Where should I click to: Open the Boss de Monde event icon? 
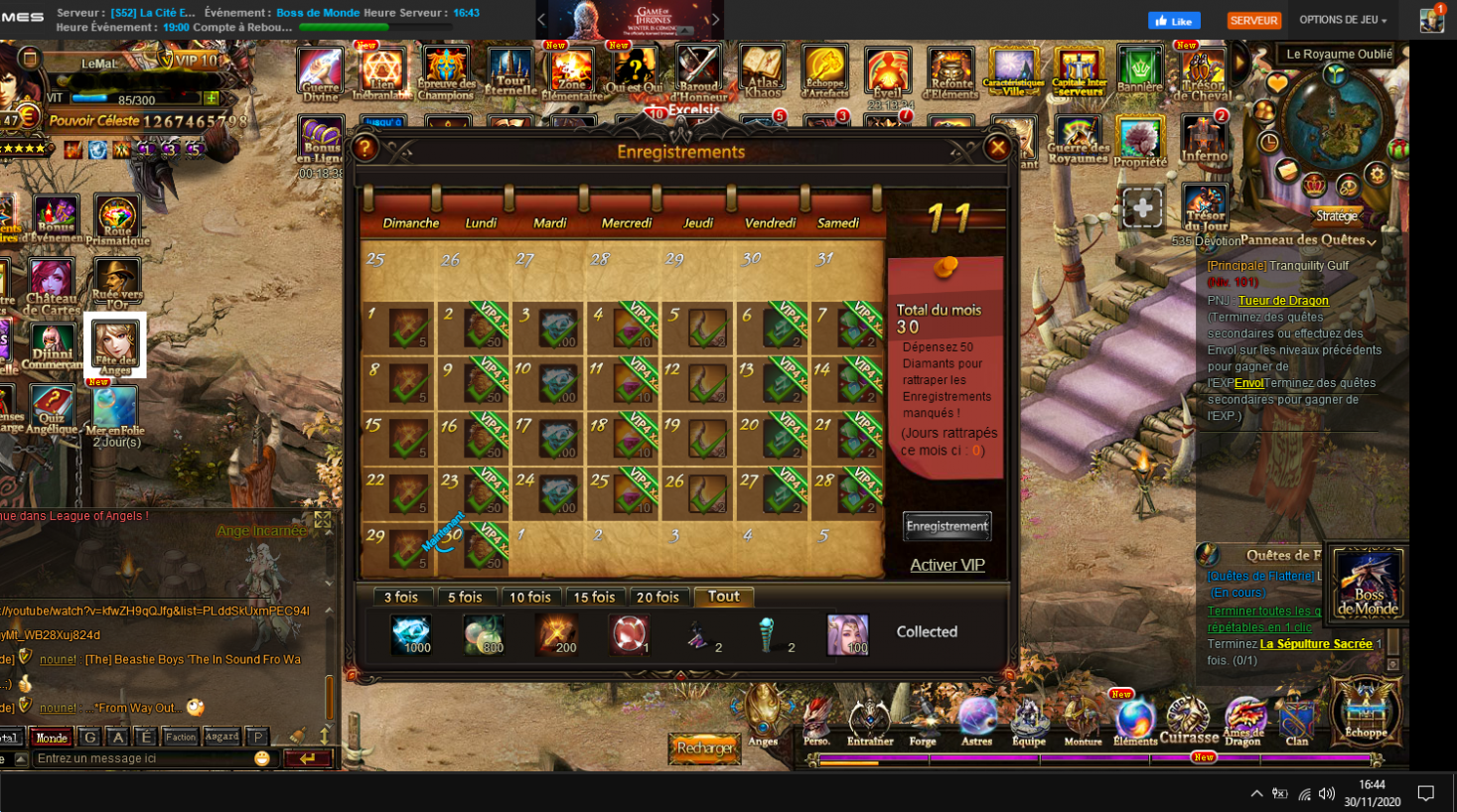click(1368, 583)
